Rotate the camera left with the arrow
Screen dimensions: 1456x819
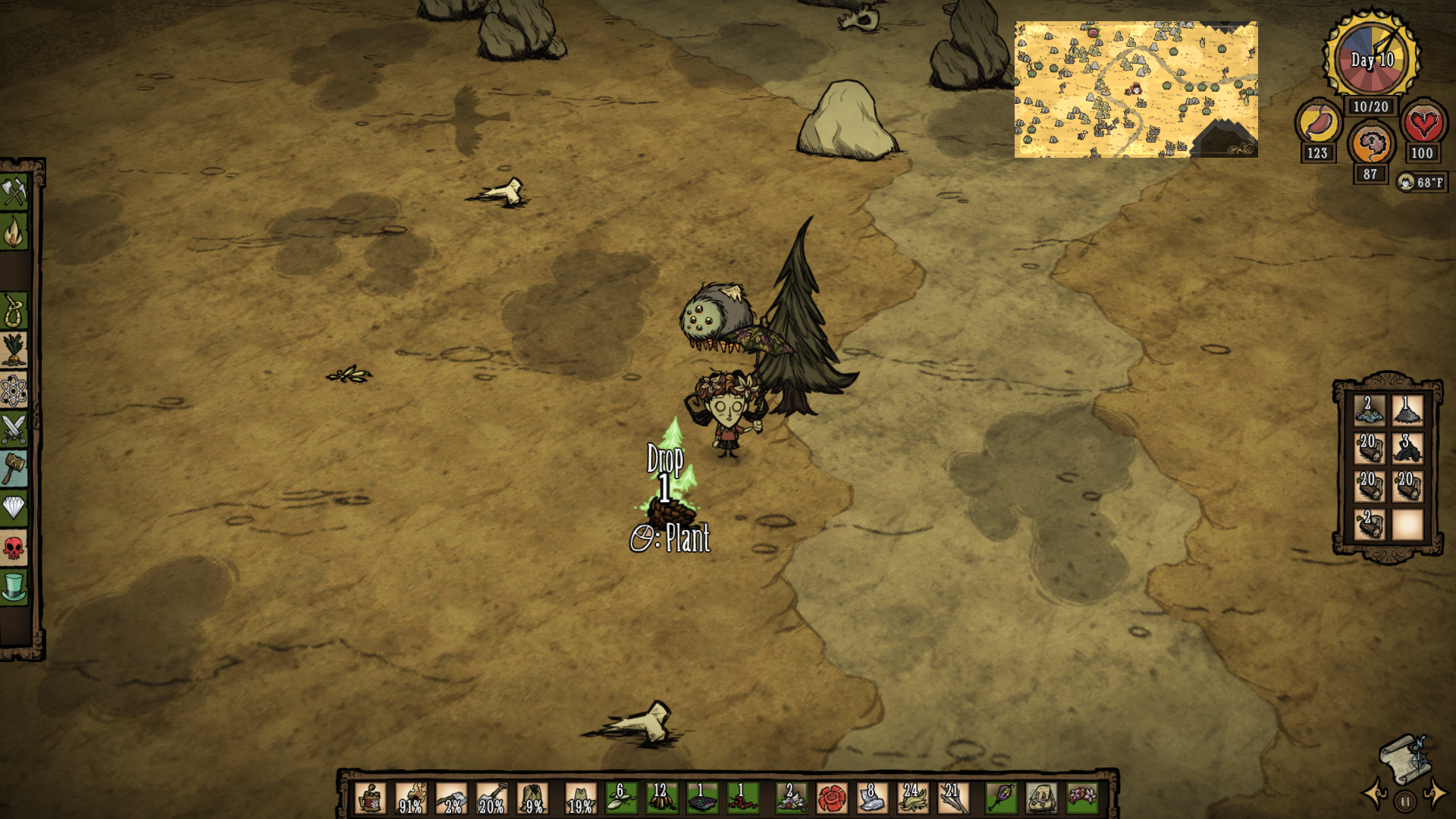(1375, 794)
